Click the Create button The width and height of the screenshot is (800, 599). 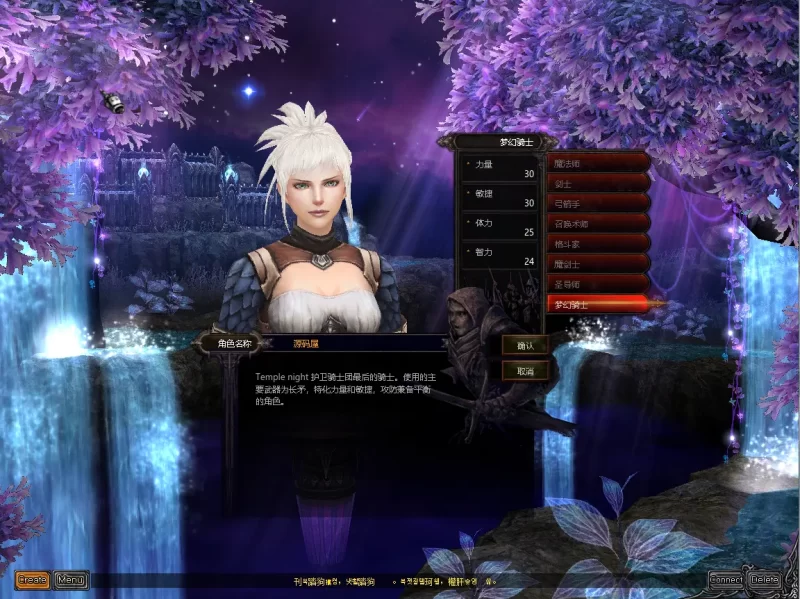pos(32,579)
